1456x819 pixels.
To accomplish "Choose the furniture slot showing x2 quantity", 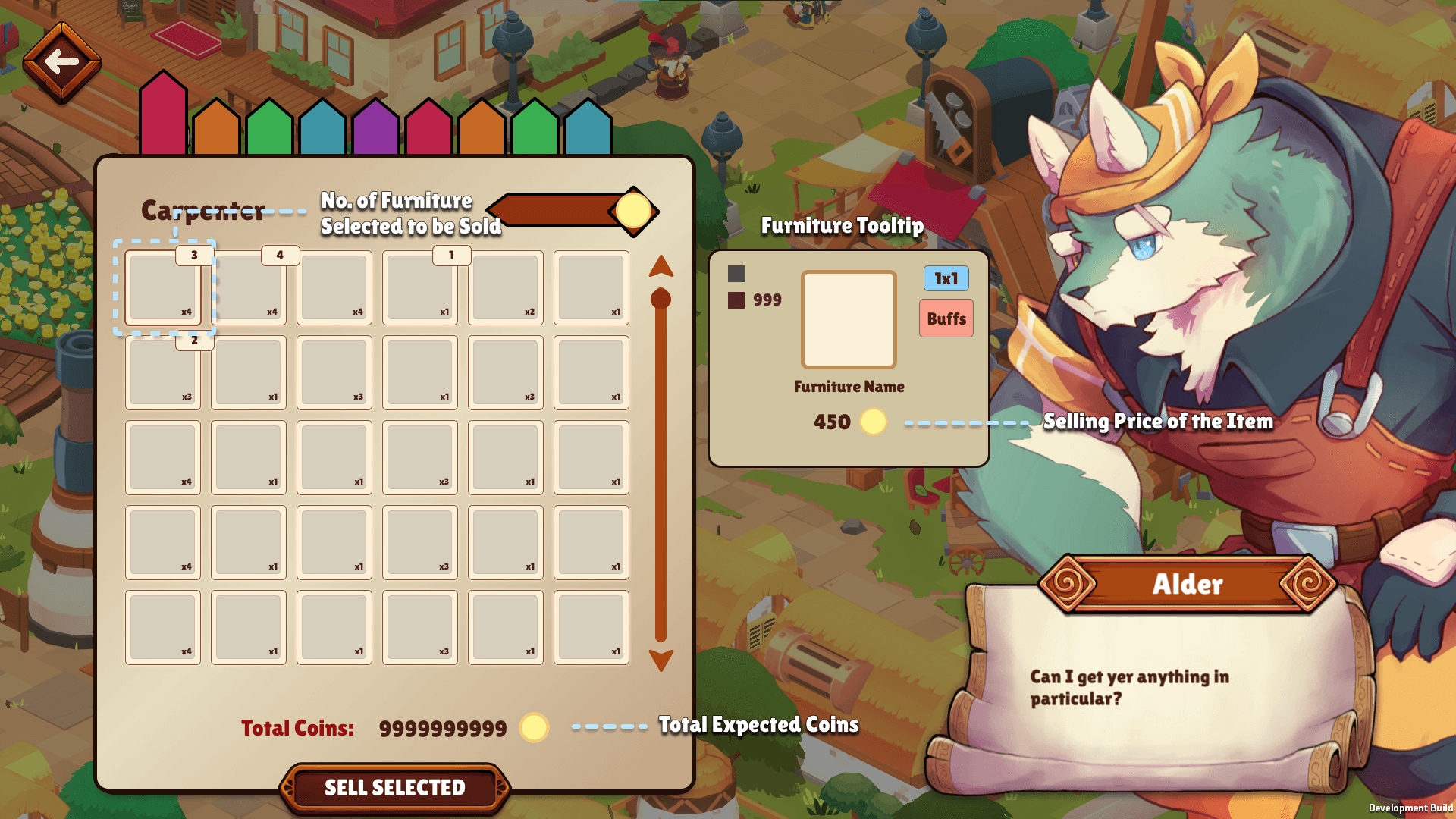I will click(x=506, y=288).
